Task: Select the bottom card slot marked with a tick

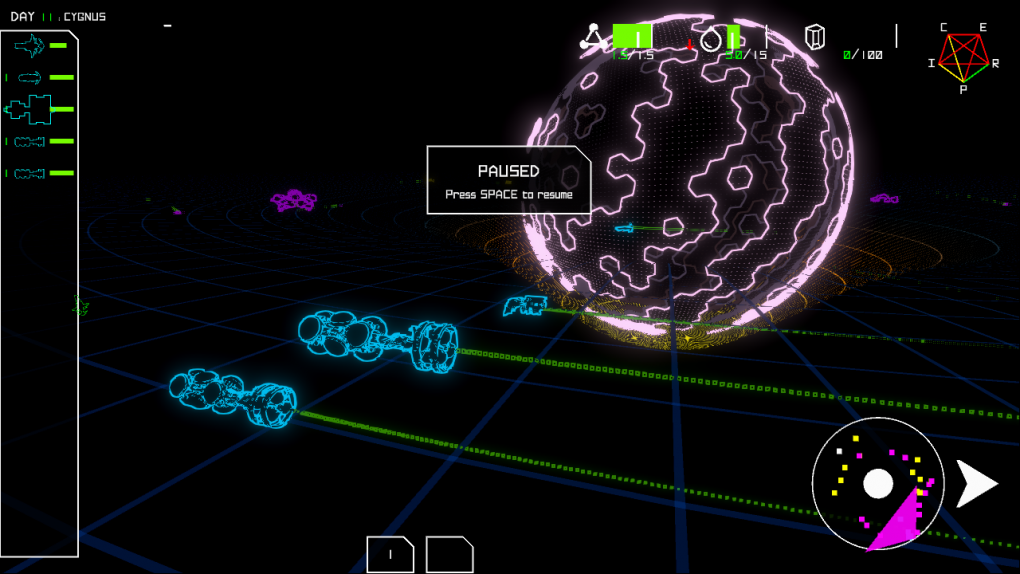Action: (x=390, y=554)
